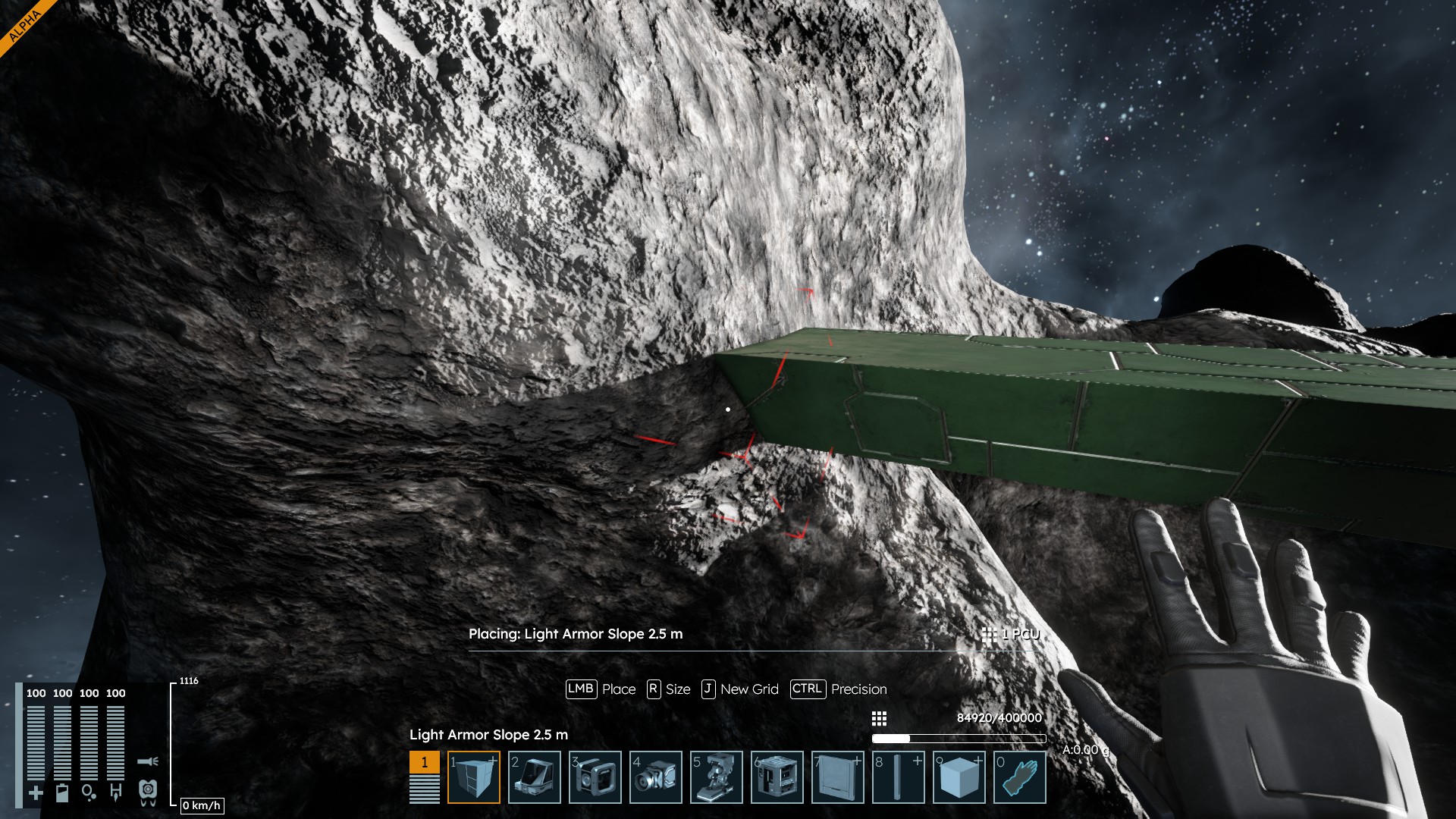Choose the cockpit block in slot 2

click(535, 777)
